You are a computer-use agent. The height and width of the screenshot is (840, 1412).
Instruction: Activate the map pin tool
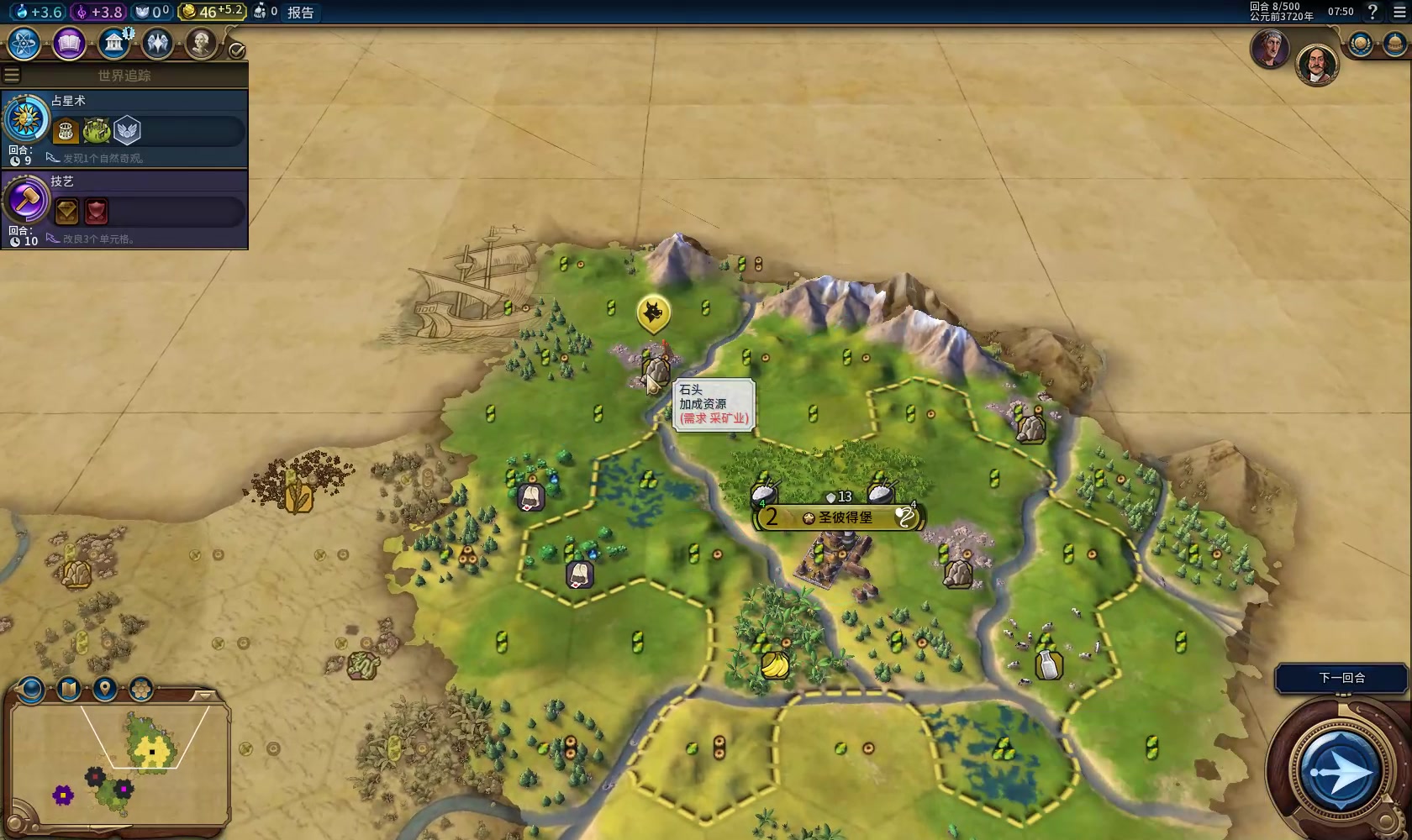pyautogui.click(x=104, y=690)
